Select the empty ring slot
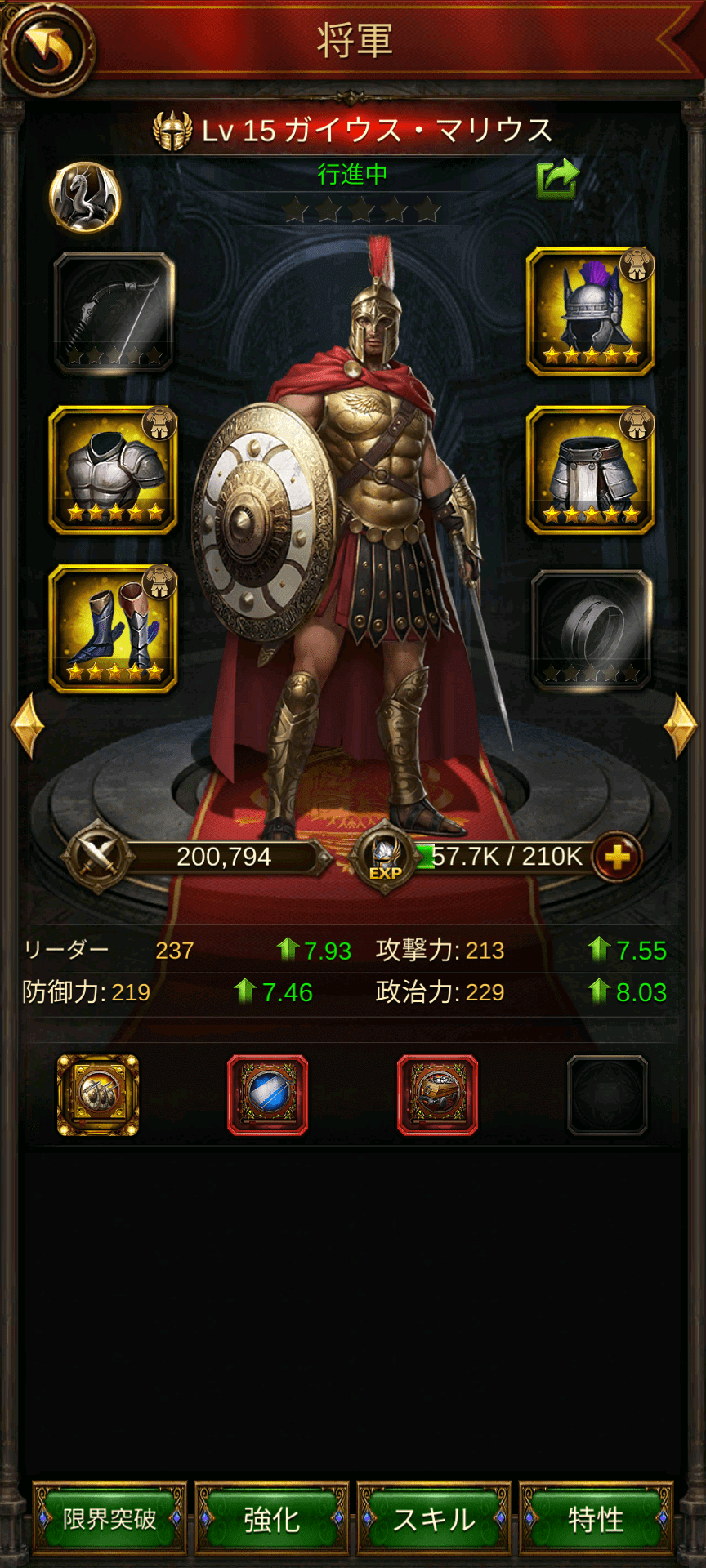This screenshot has width=706, height=1568. tap(591, 629)
